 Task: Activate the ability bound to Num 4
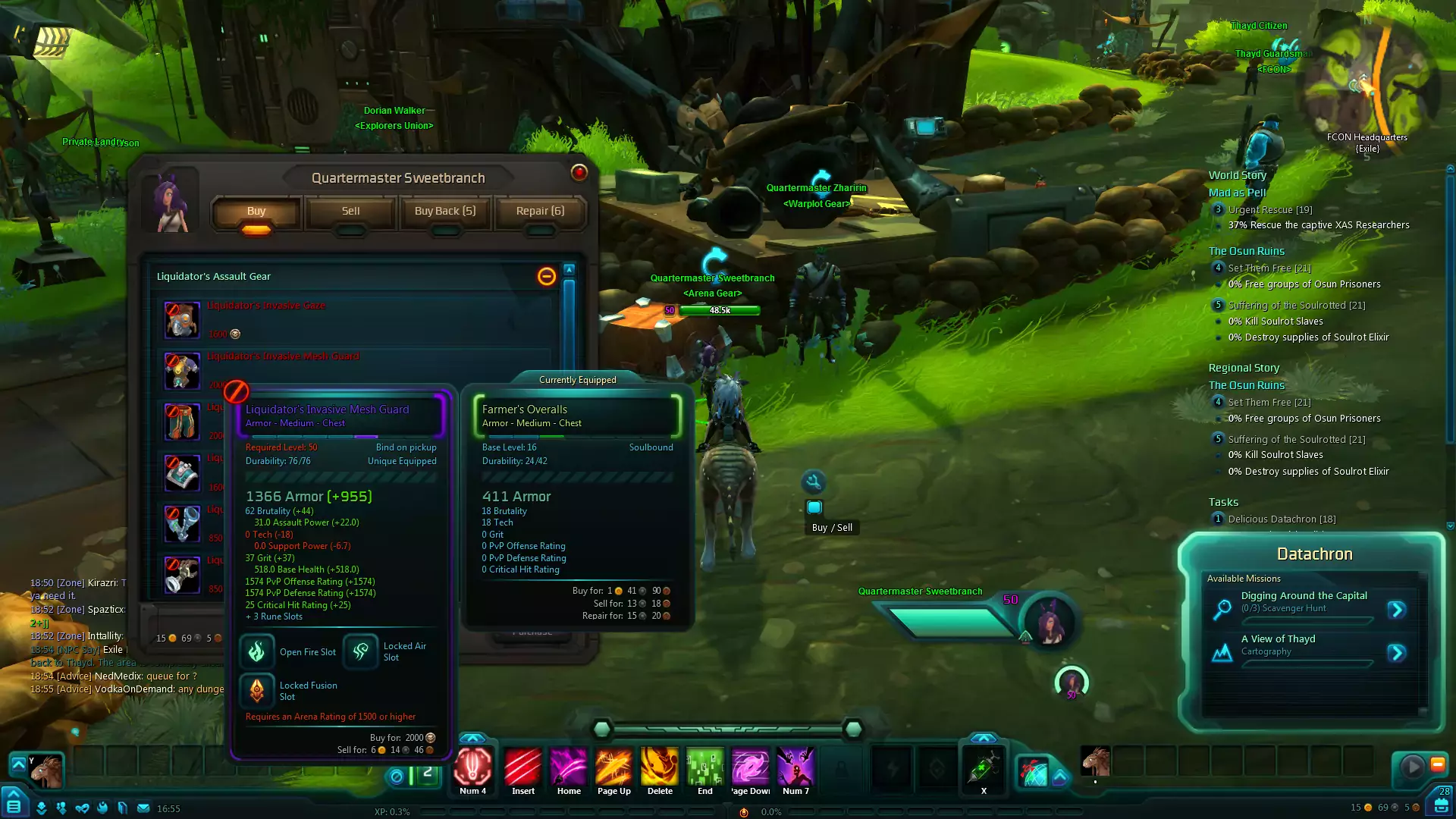[x=473, y=767]
